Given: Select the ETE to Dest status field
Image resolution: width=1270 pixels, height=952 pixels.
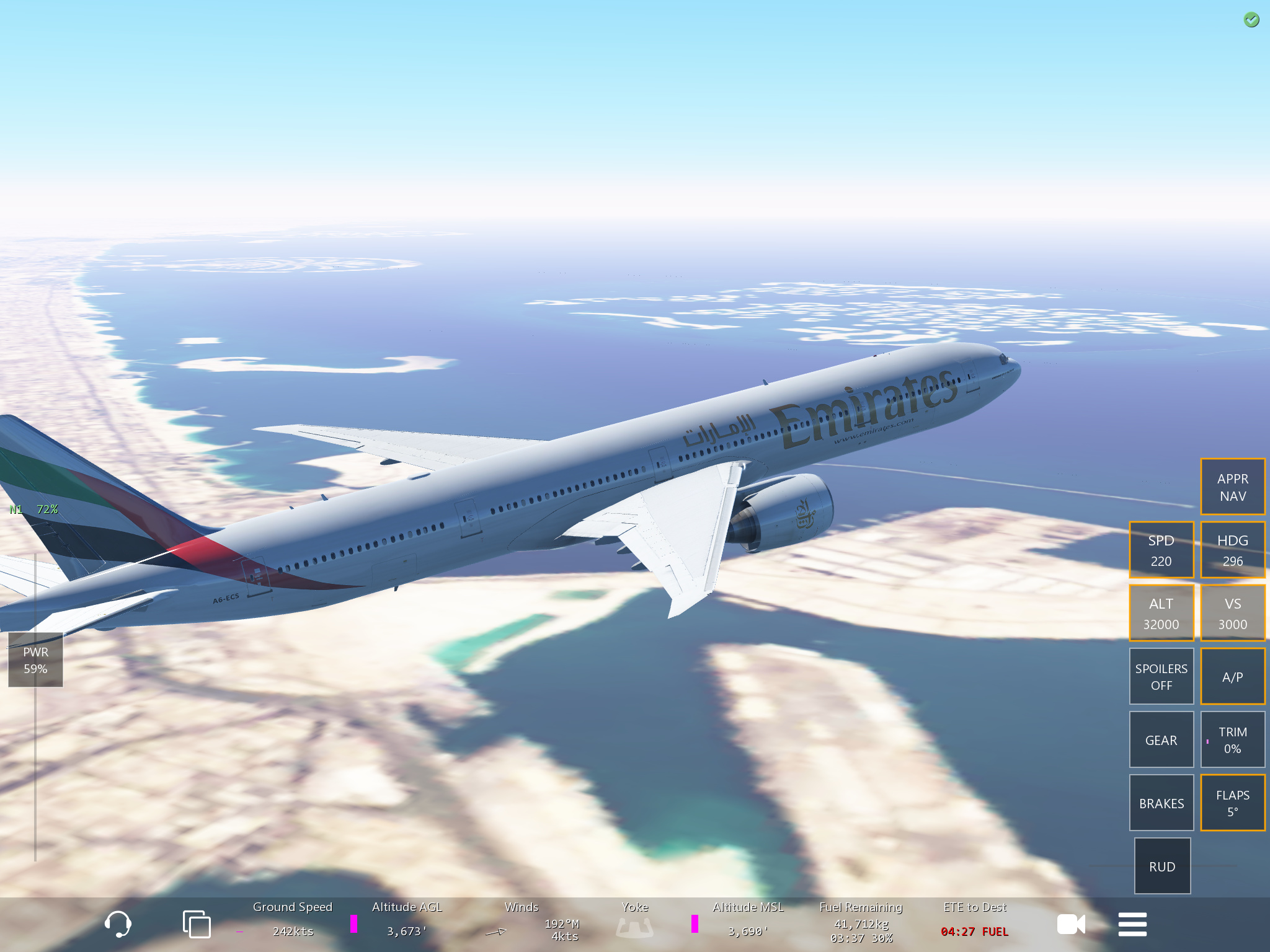Looking at the screenshot, I should (975, 920).
